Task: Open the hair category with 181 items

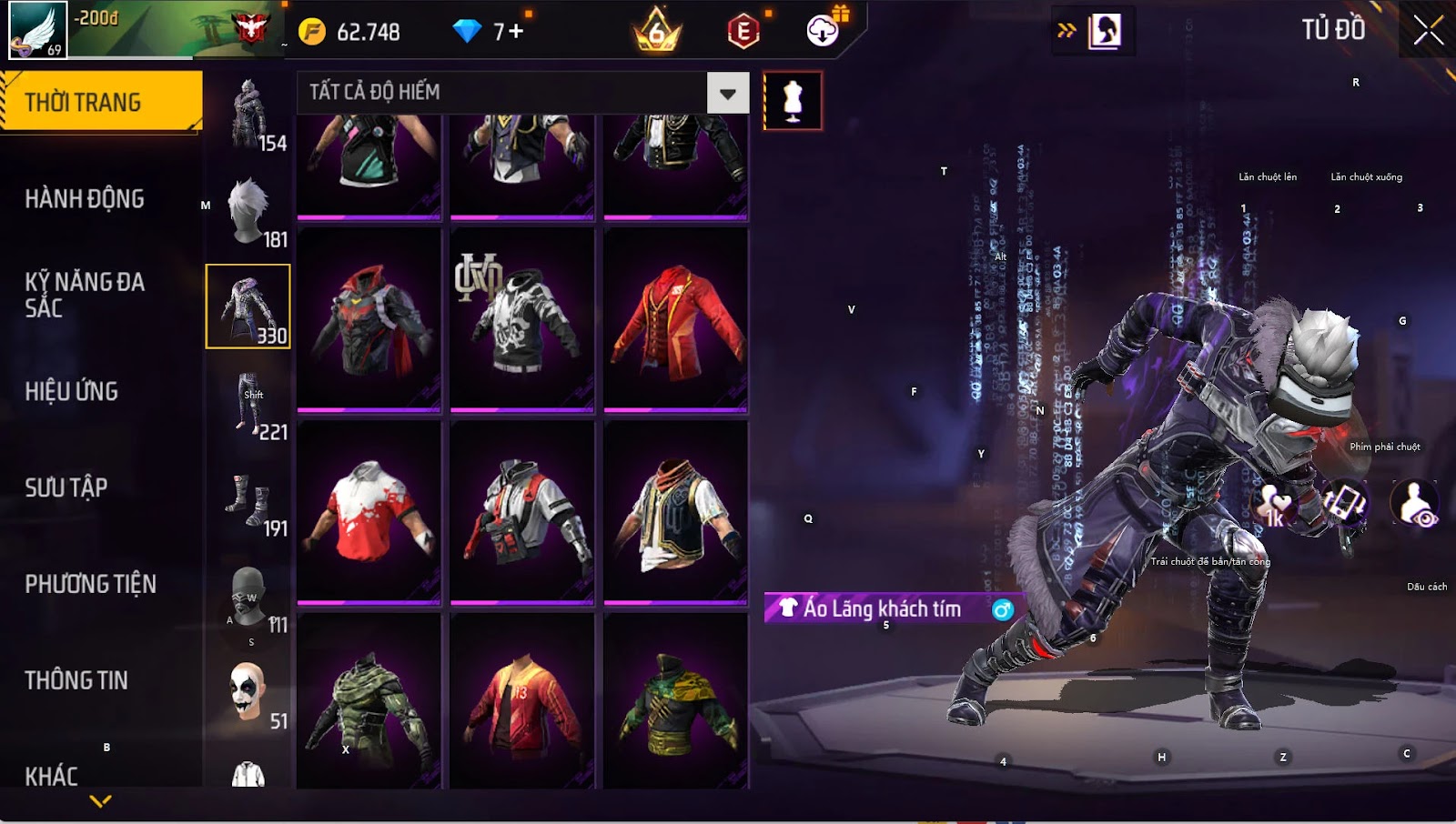Action: [x=248, y=211]
